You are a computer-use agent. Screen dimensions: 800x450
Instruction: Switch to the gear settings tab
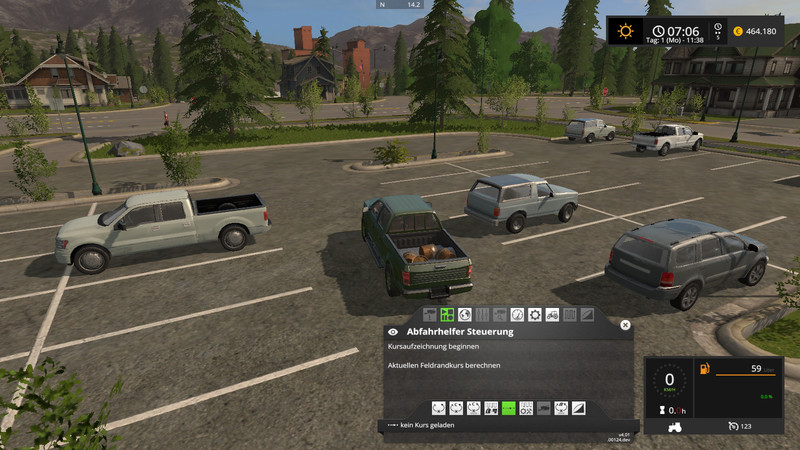[535, 314]
